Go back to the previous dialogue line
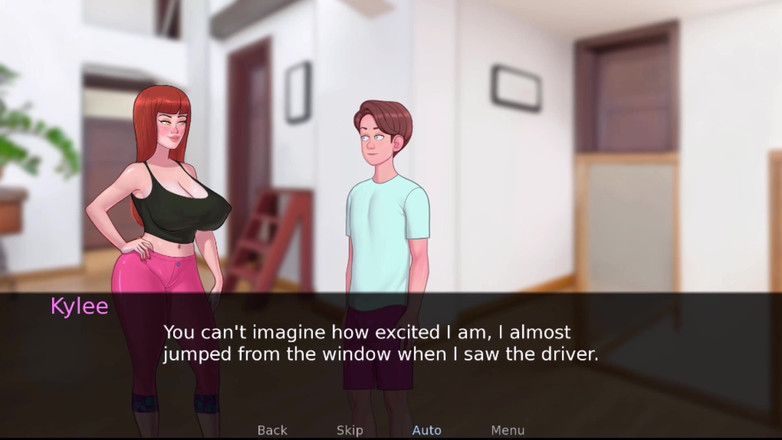This screenshot has height=440, width=782. [x=272, y=430]
